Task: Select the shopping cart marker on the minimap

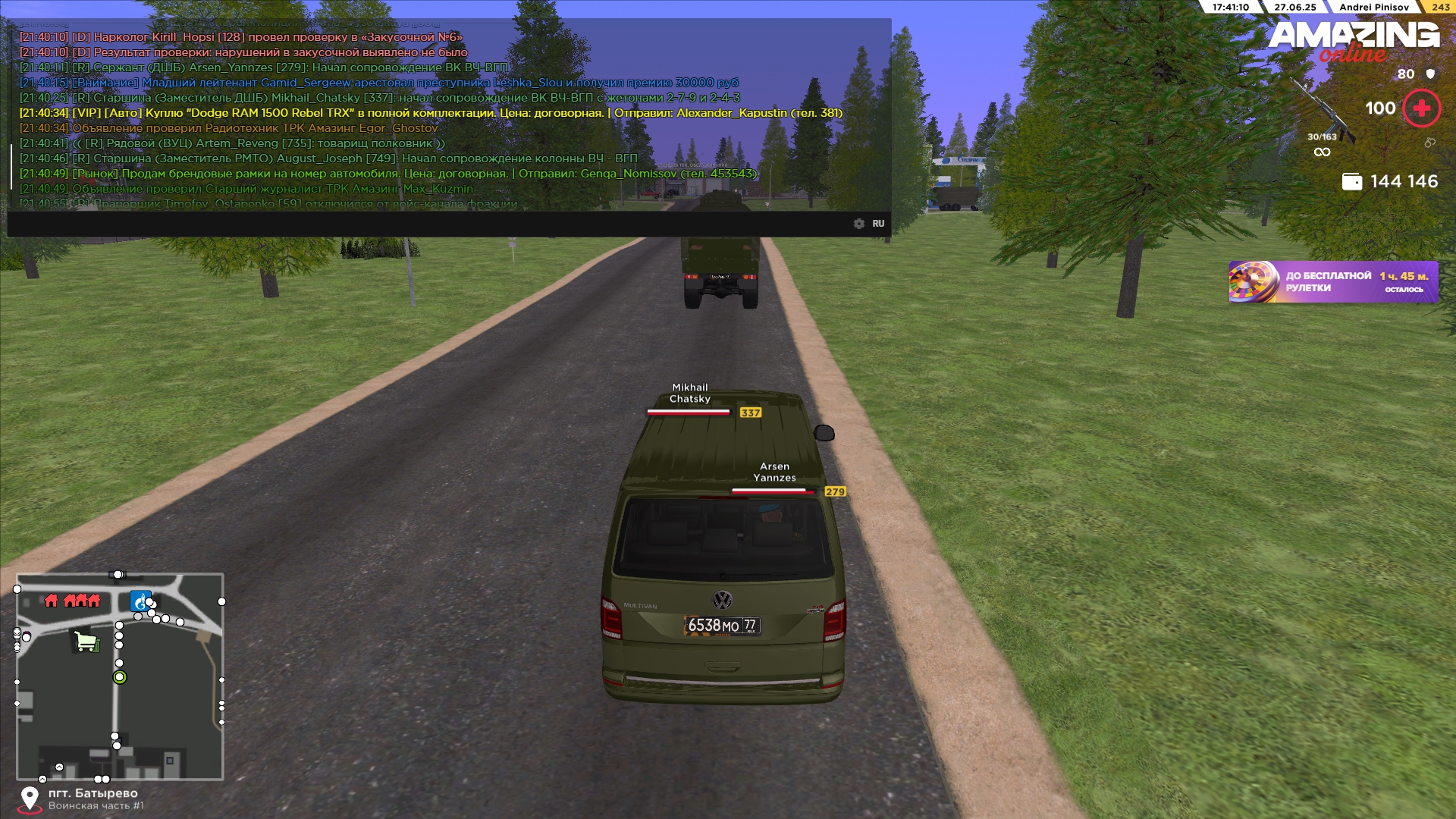Action: [x=86, y=642]
